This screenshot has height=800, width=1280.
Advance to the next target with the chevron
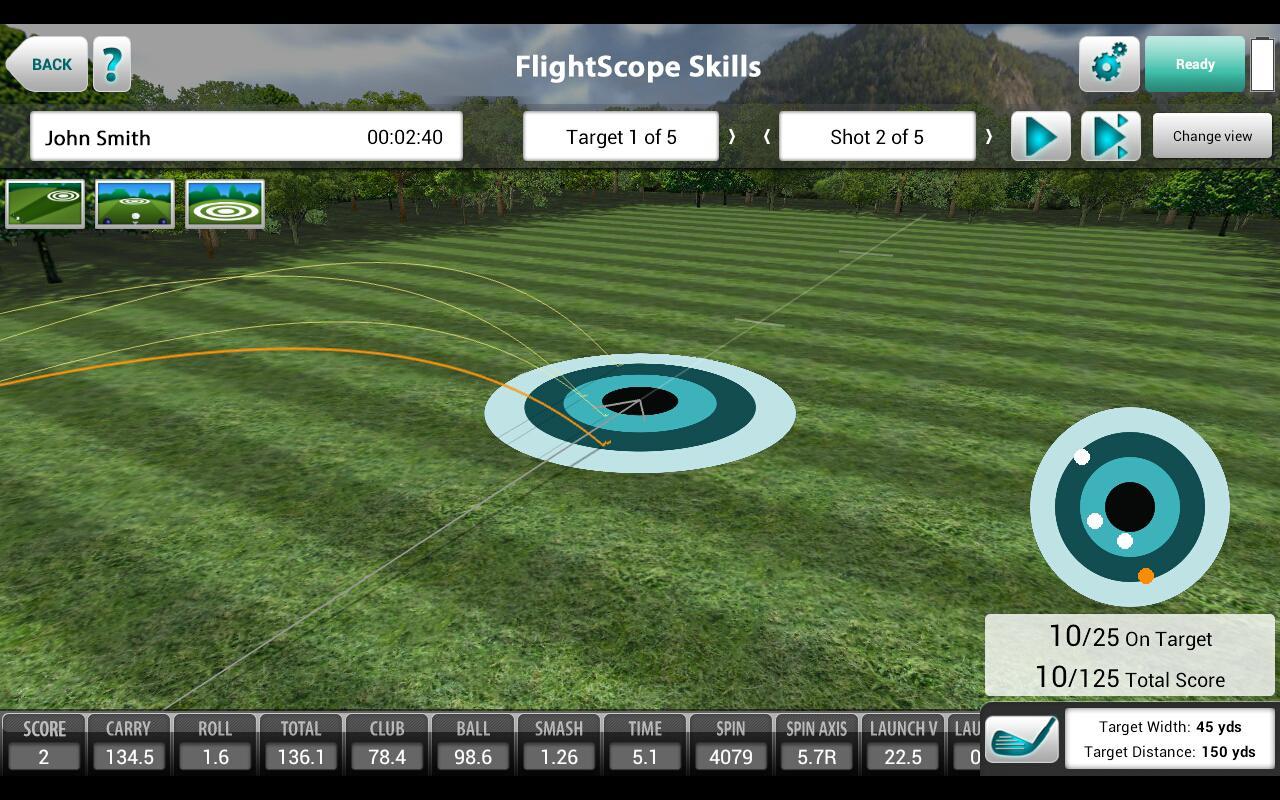733,136
